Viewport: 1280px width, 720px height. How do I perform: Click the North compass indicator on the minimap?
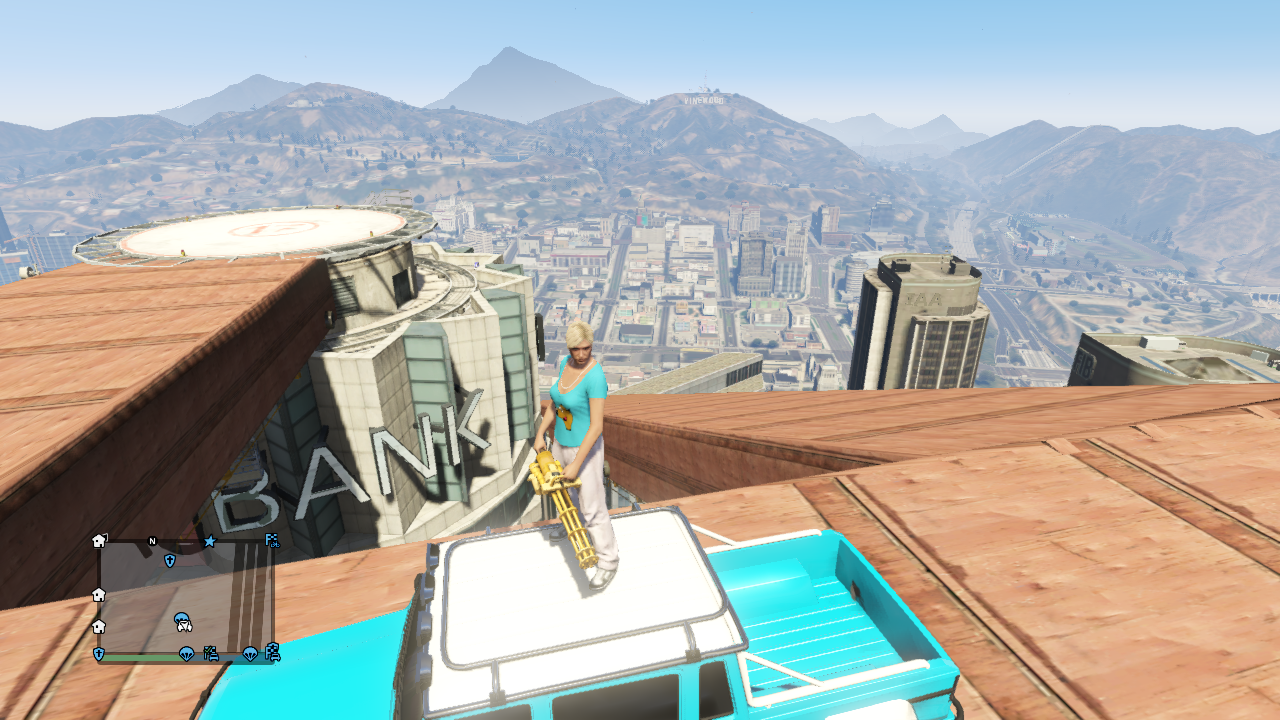click(152, 541)
